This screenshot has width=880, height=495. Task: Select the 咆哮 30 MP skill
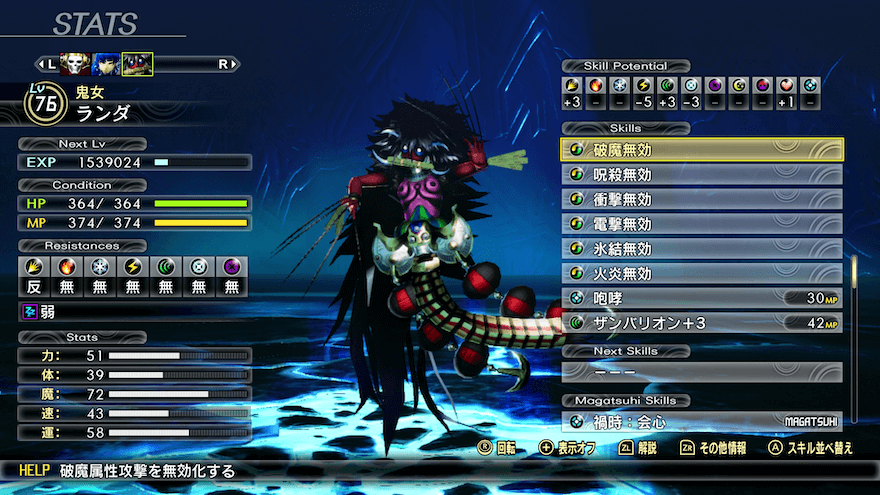point(702,298)
